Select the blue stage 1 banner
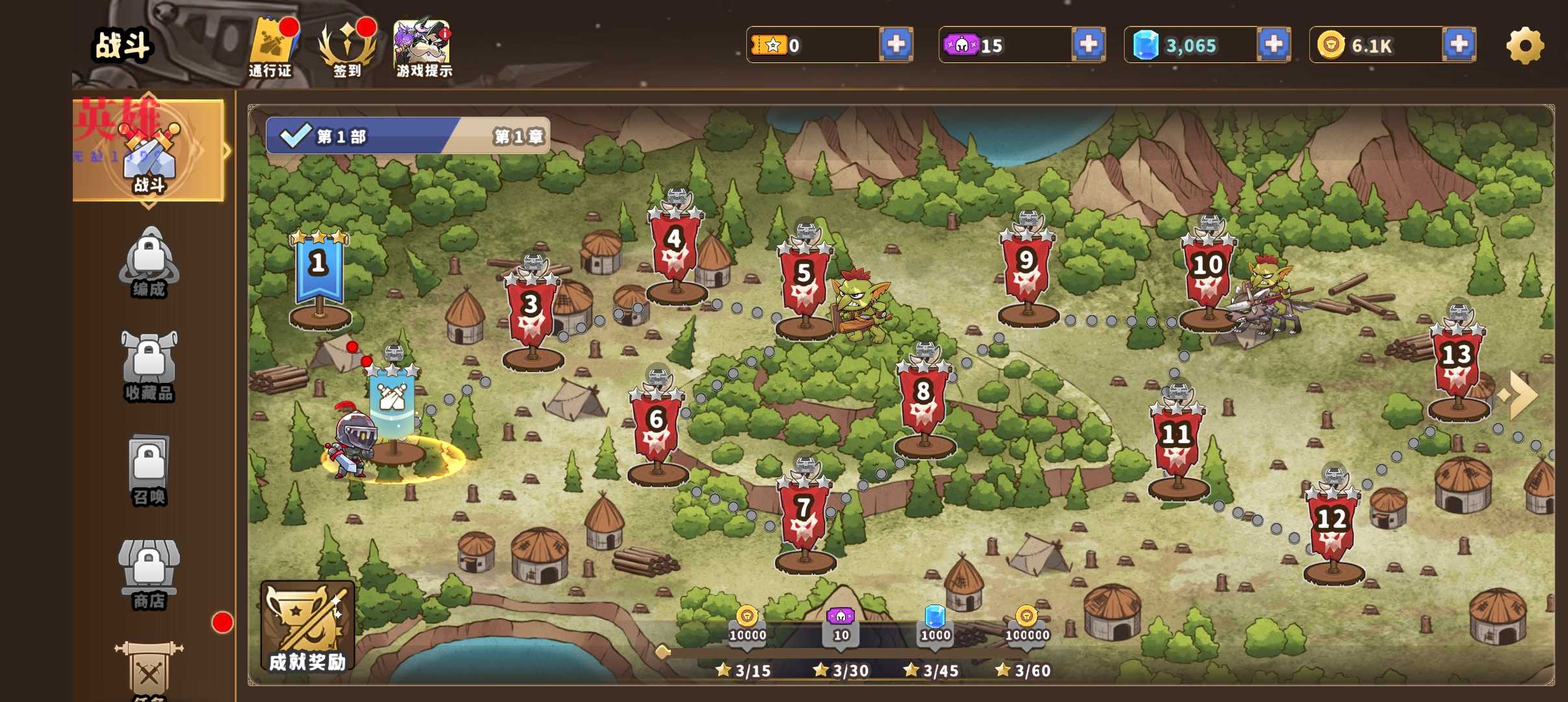The height and width of the screenshot is (702, 1568). pos(319,270)
